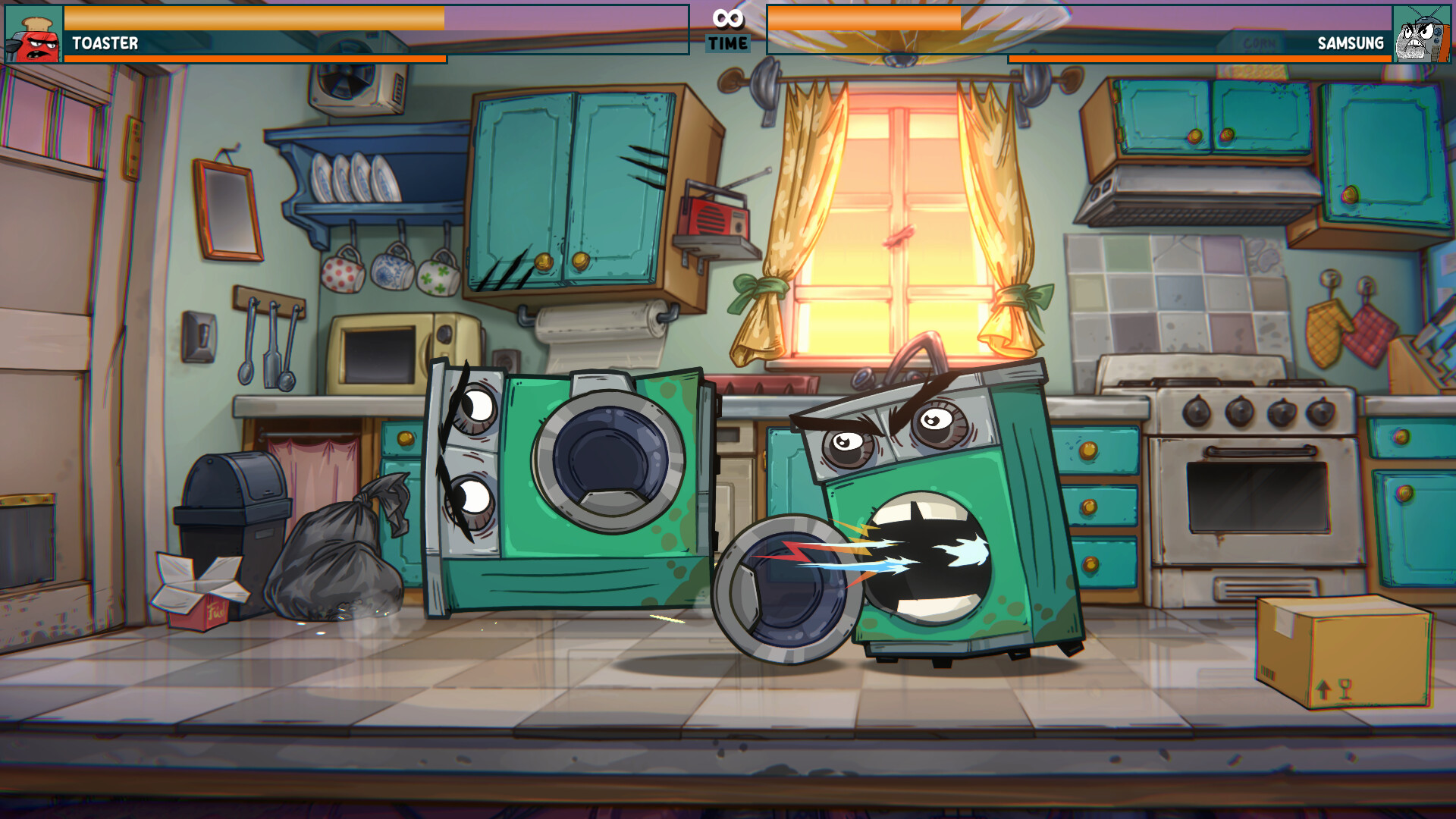Click the TIME label in the center
The width and height of the screenshot is (1456, 819).
pos(727,43)
